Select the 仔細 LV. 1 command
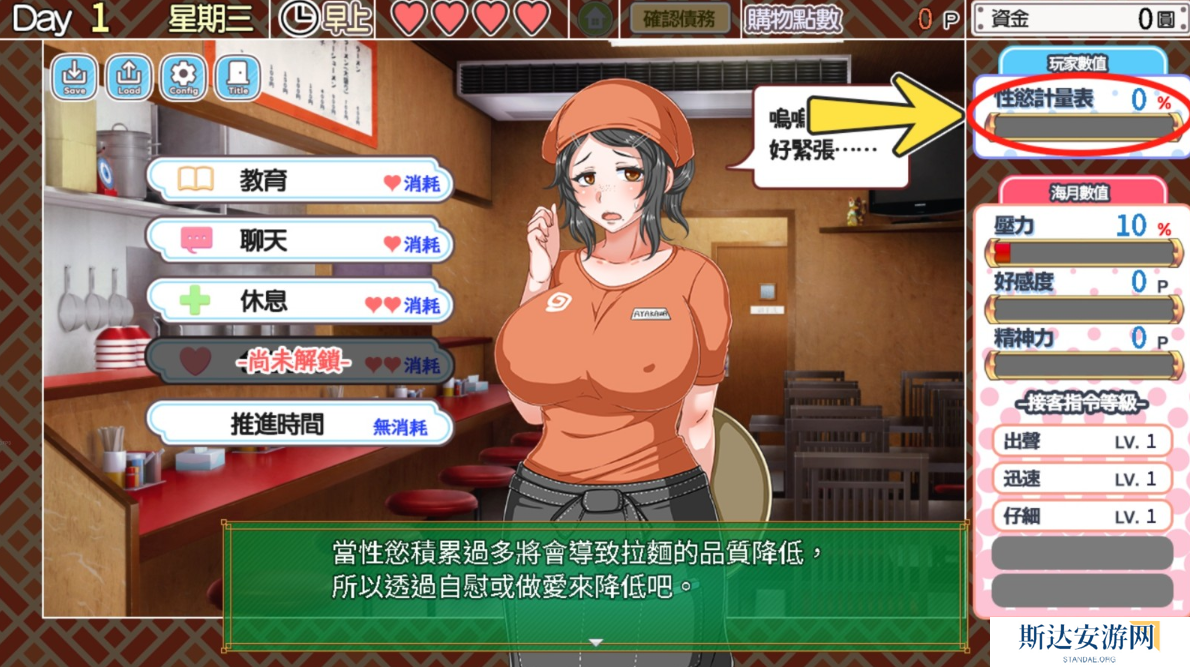The width and height of the screenshot is (1190, 667). pyautogui.click(x=1082, y=516)
